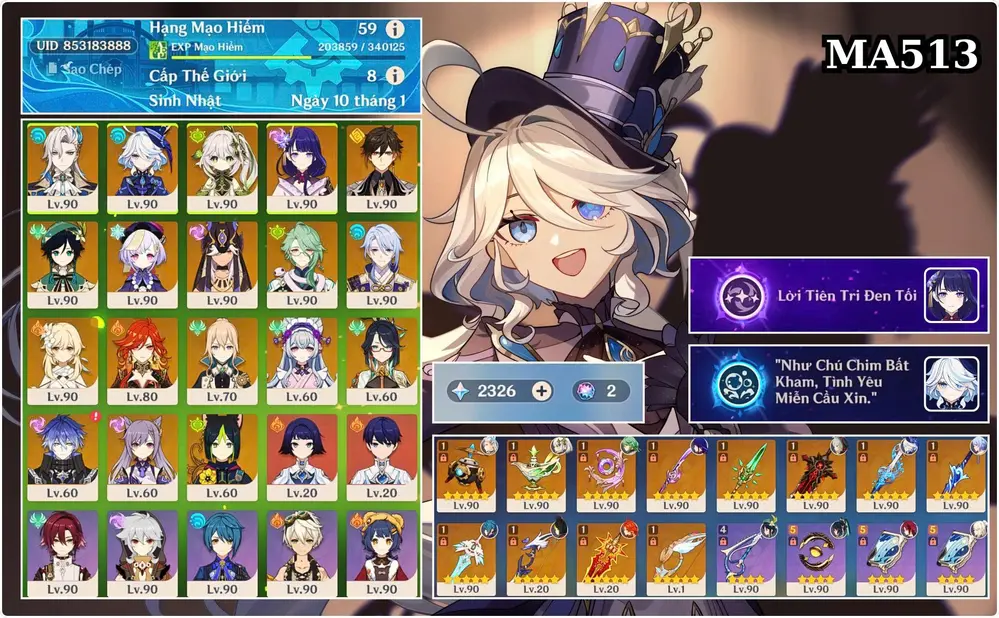Screen dimensions: 999x618
Task: Choose Nahida in the character grid
Action: pyautogui.click(x=222, y=167)
